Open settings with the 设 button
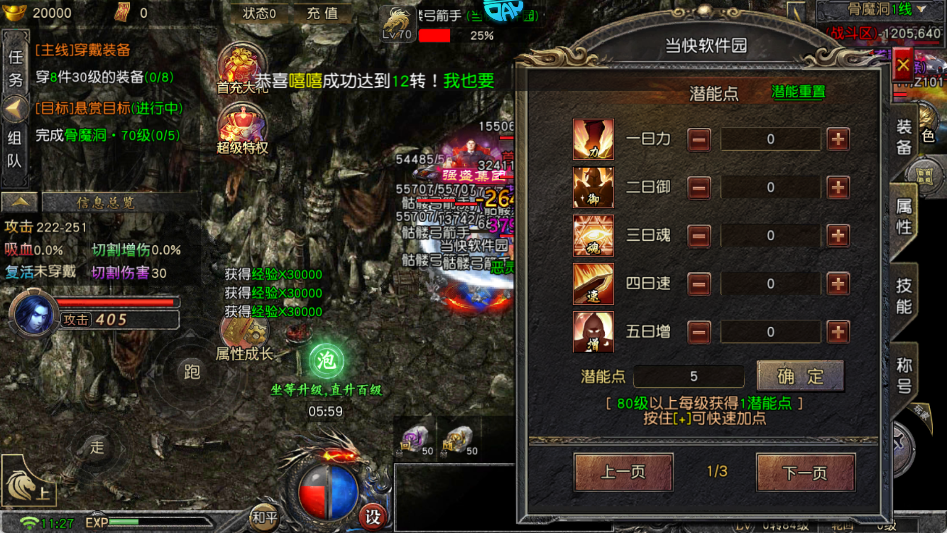The image size is (947, 533). click(x=372, y=517)
